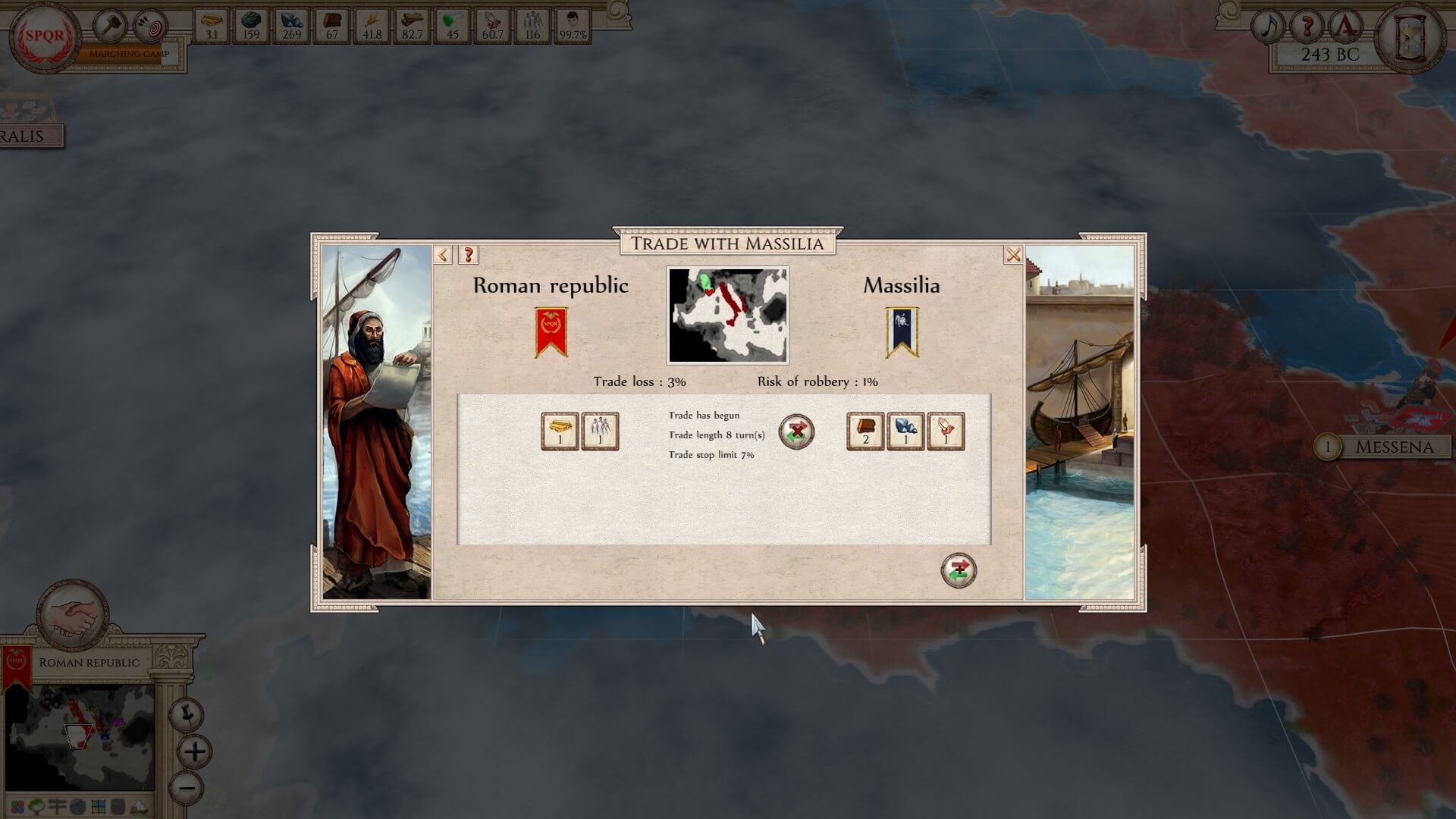
Task: Select the stone item from Massilia
Action: click(x=905, y=431)
